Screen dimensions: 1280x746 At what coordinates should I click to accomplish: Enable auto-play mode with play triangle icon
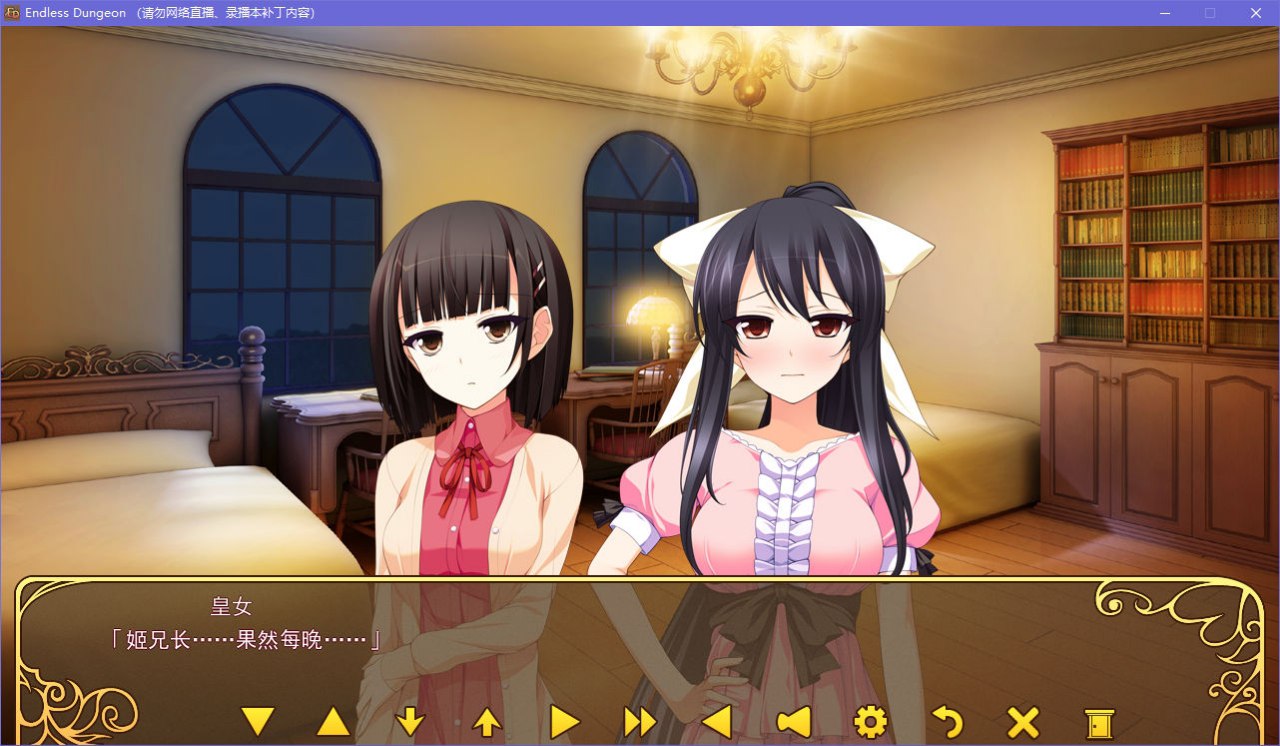563,720
